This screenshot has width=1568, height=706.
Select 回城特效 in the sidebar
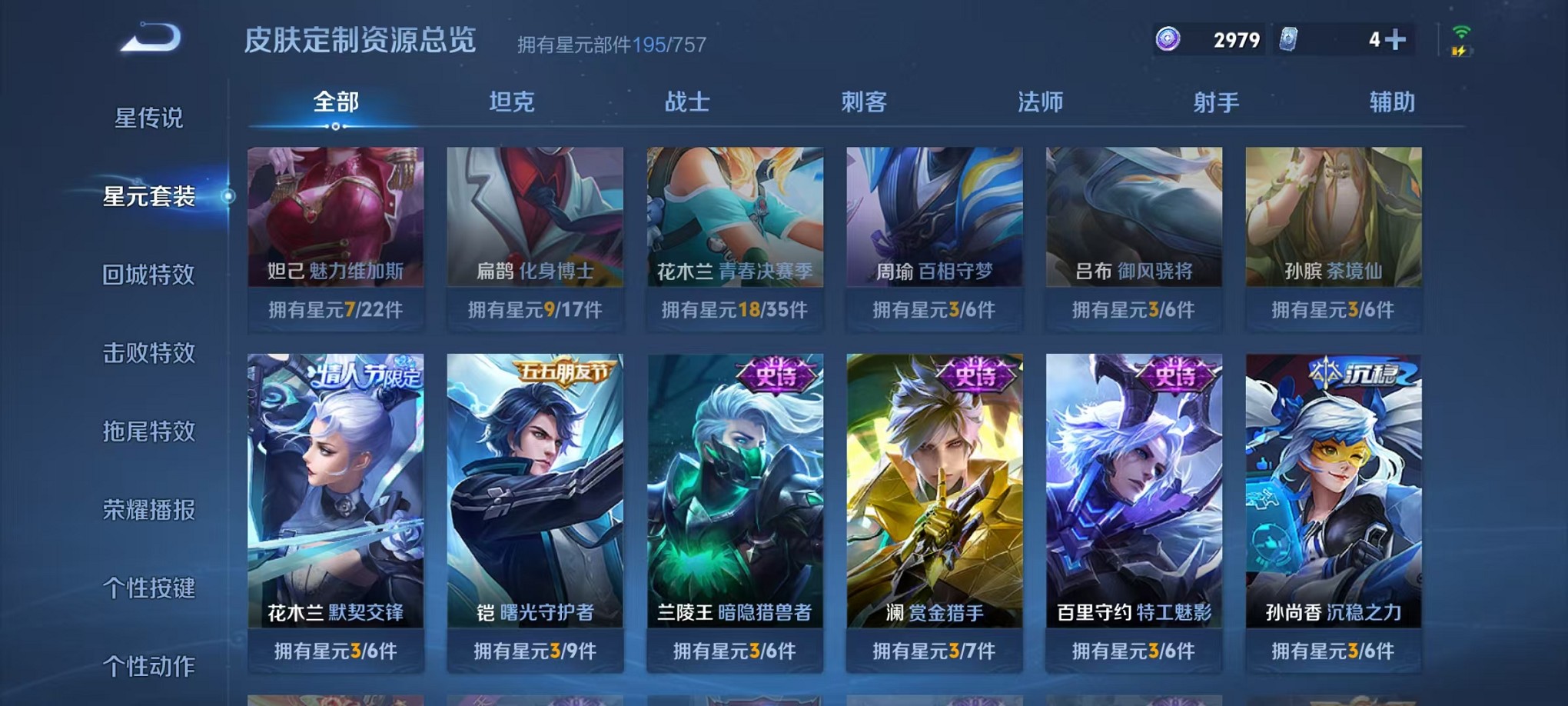coord(149,275)
